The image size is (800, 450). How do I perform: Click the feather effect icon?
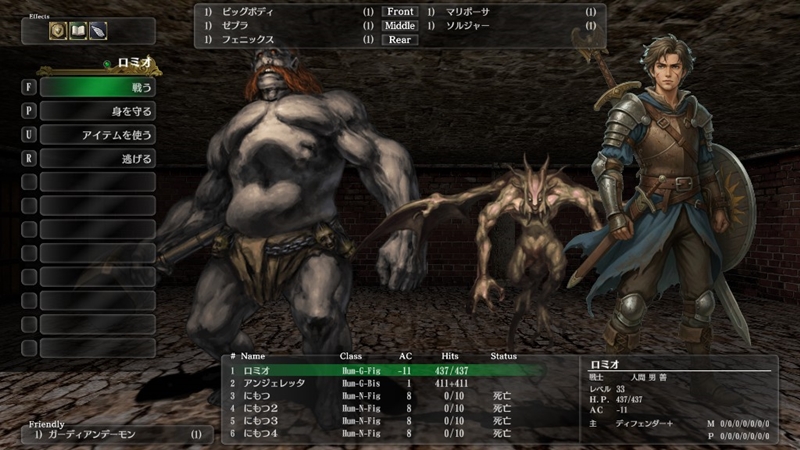pyautogui.click(x=97, y=31)
